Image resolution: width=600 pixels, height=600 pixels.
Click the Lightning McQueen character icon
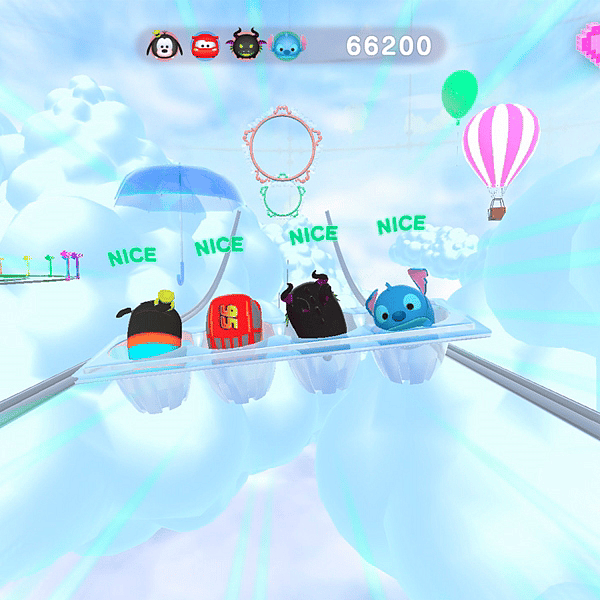(204, 46)
